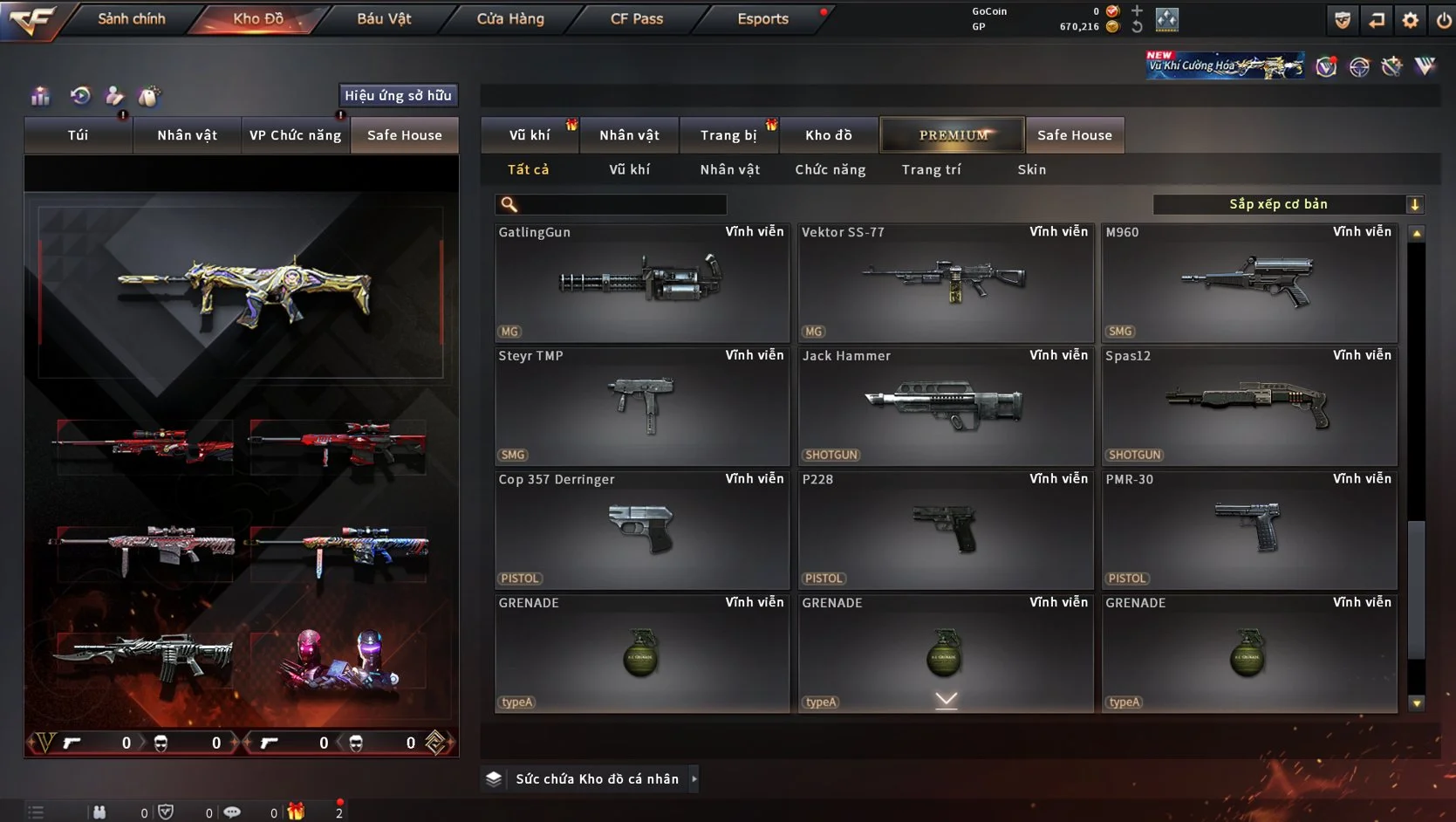
Task: Click the inventory search field
Action: click(621, 204)
